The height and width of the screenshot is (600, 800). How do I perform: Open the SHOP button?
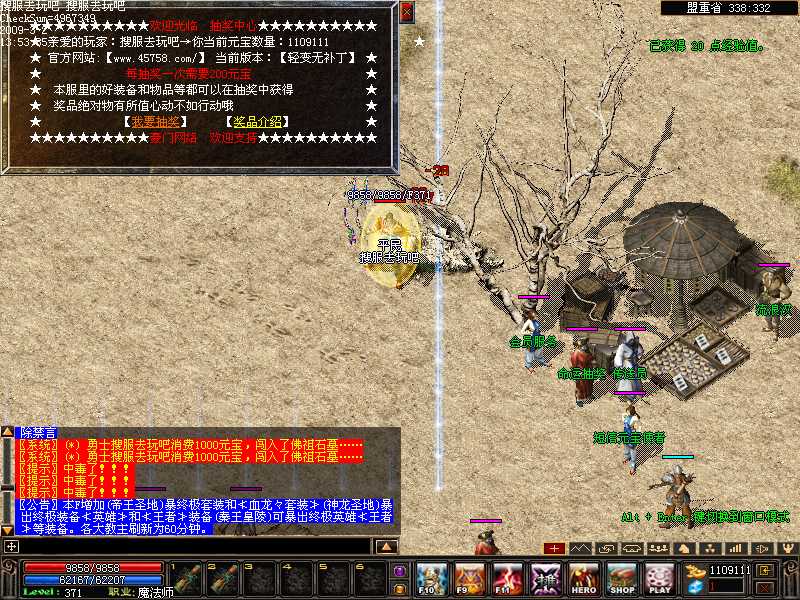(622, 578)
